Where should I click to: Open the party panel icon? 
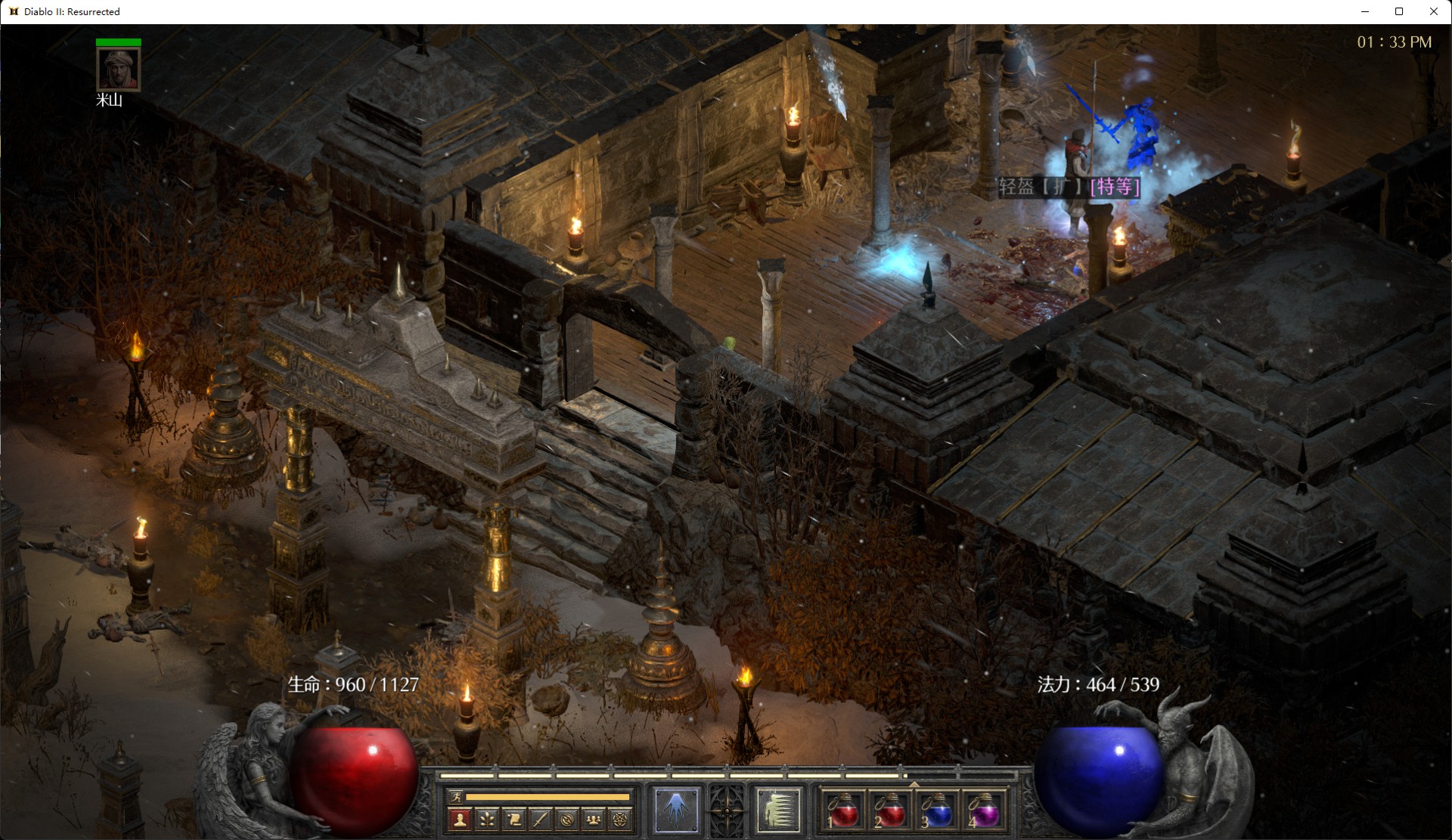(594, 819)
